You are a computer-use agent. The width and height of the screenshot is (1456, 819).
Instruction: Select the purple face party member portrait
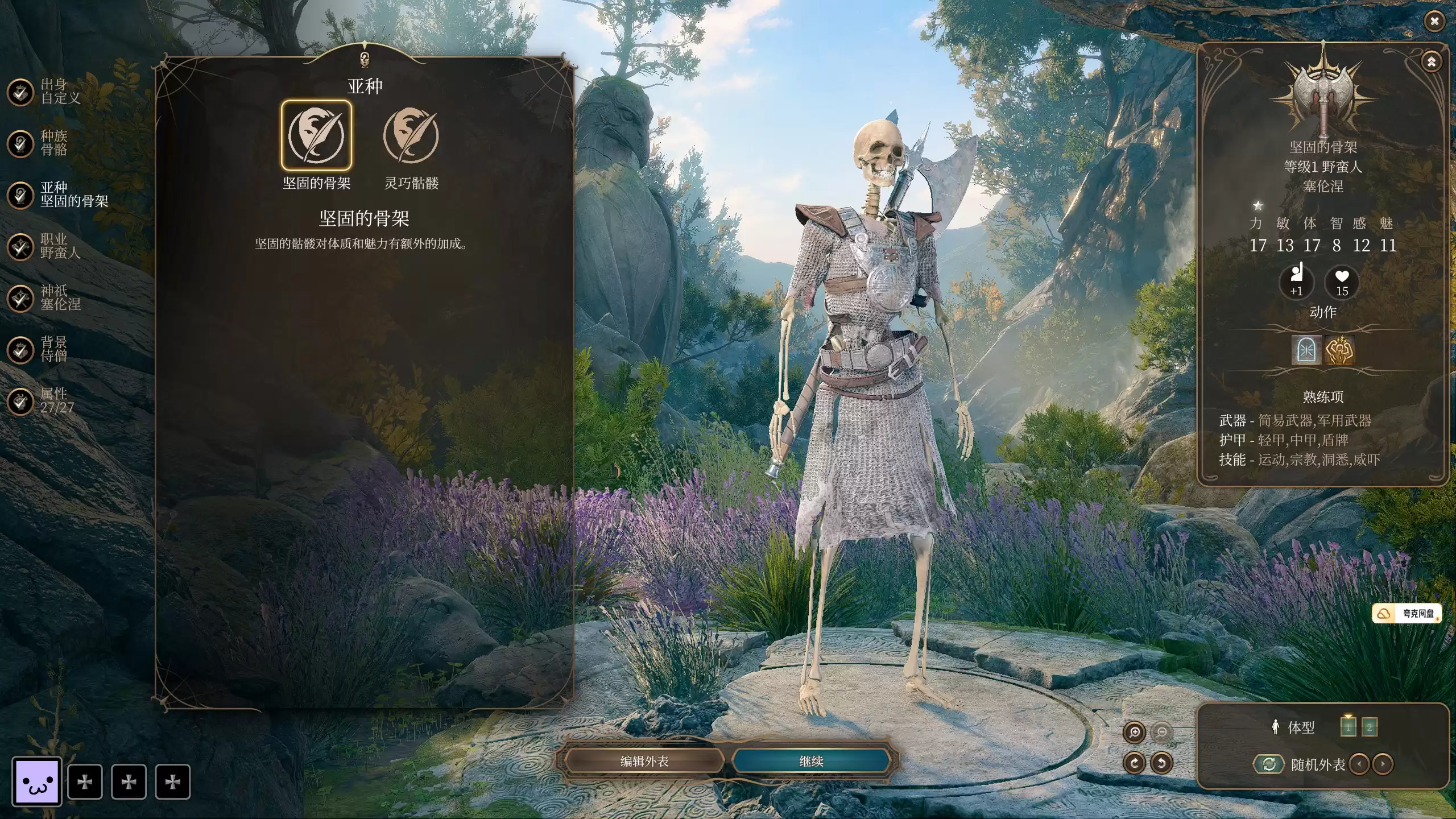(37, 781)
